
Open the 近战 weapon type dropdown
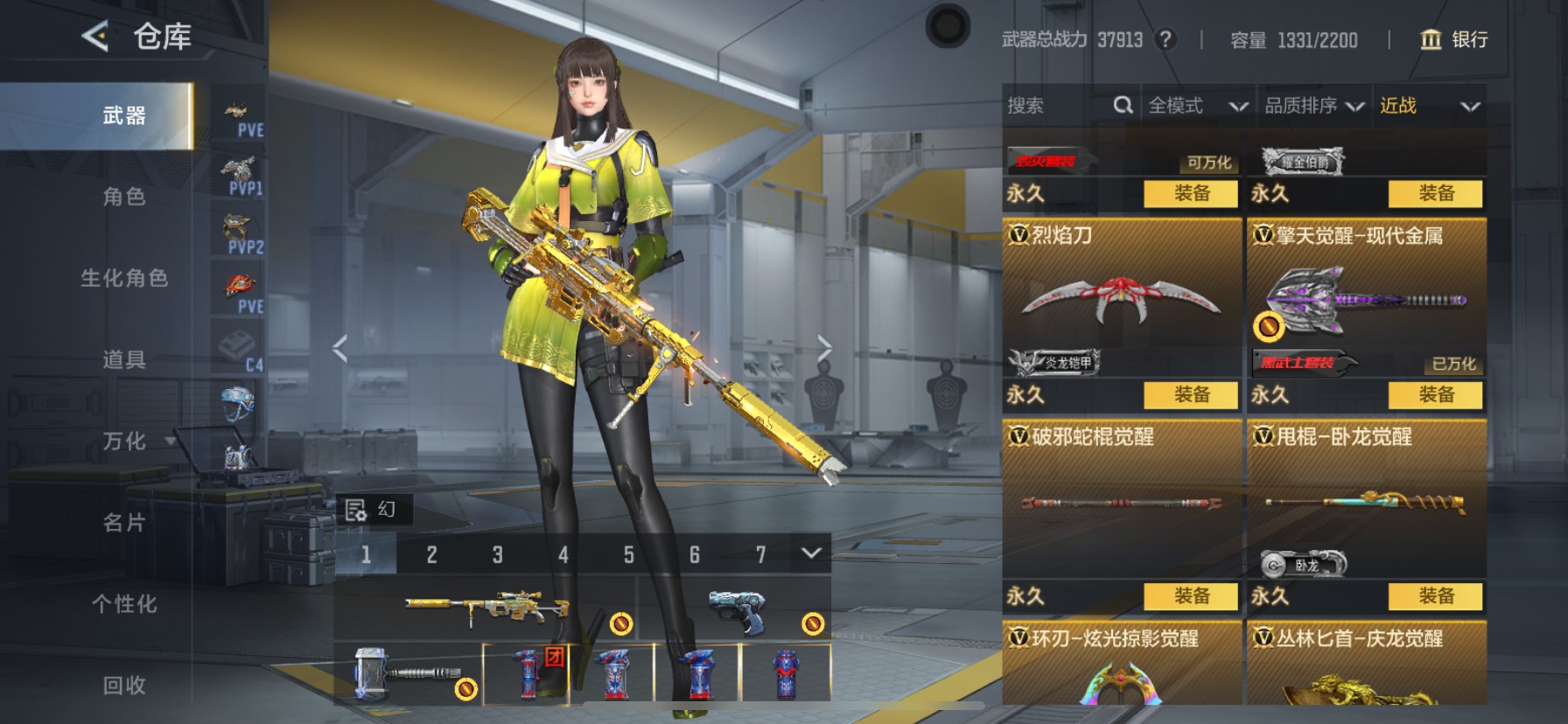[x=1429, y=106]
